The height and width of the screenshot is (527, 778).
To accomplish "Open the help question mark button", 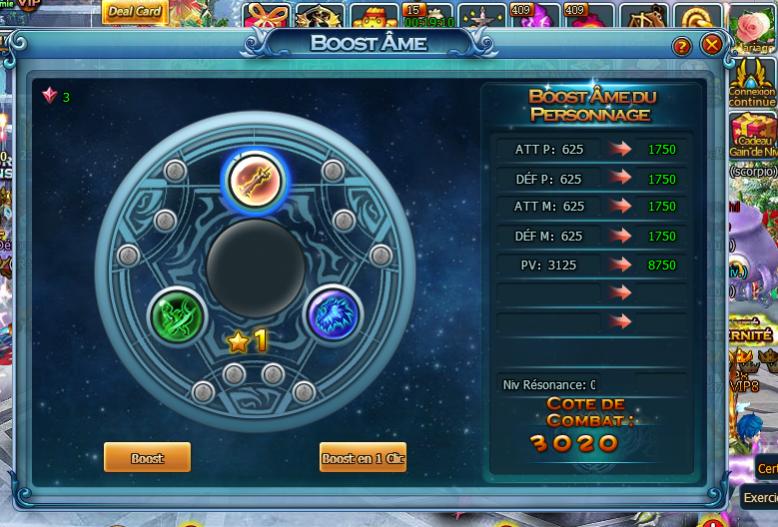I will 682,46.
